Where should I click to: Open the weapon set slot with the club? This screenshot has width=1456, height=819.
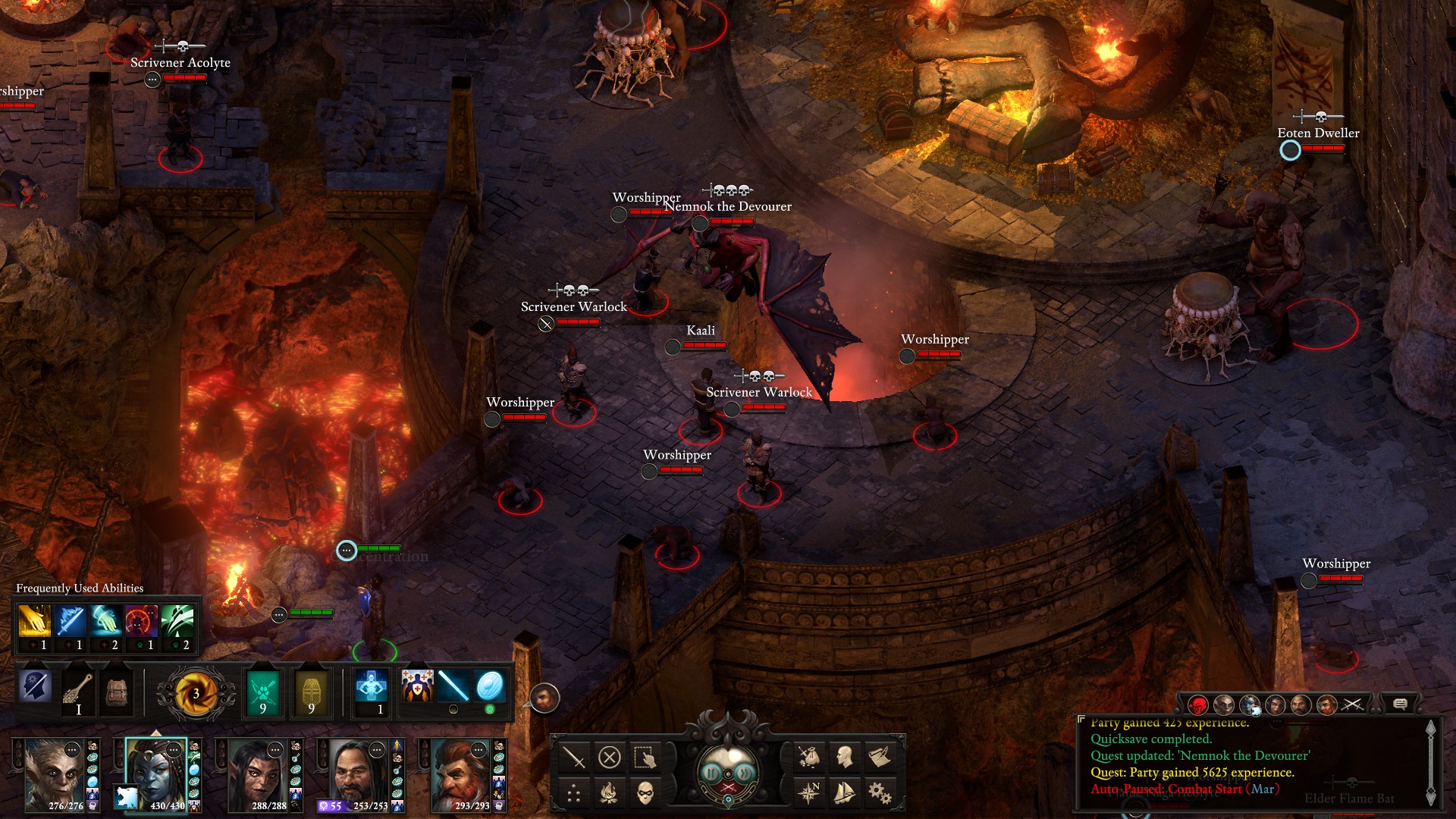[x=78, y=690]
